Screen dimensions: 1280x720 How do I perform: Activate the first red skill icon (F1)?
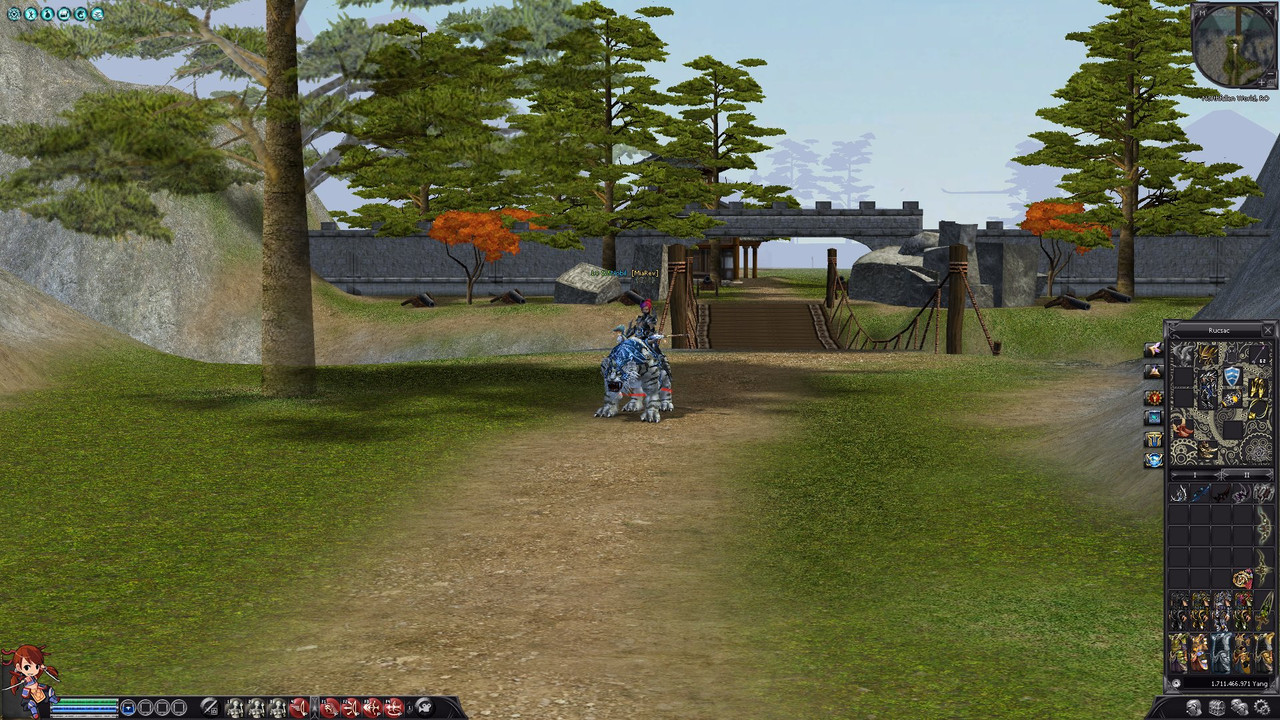point(329,709)
